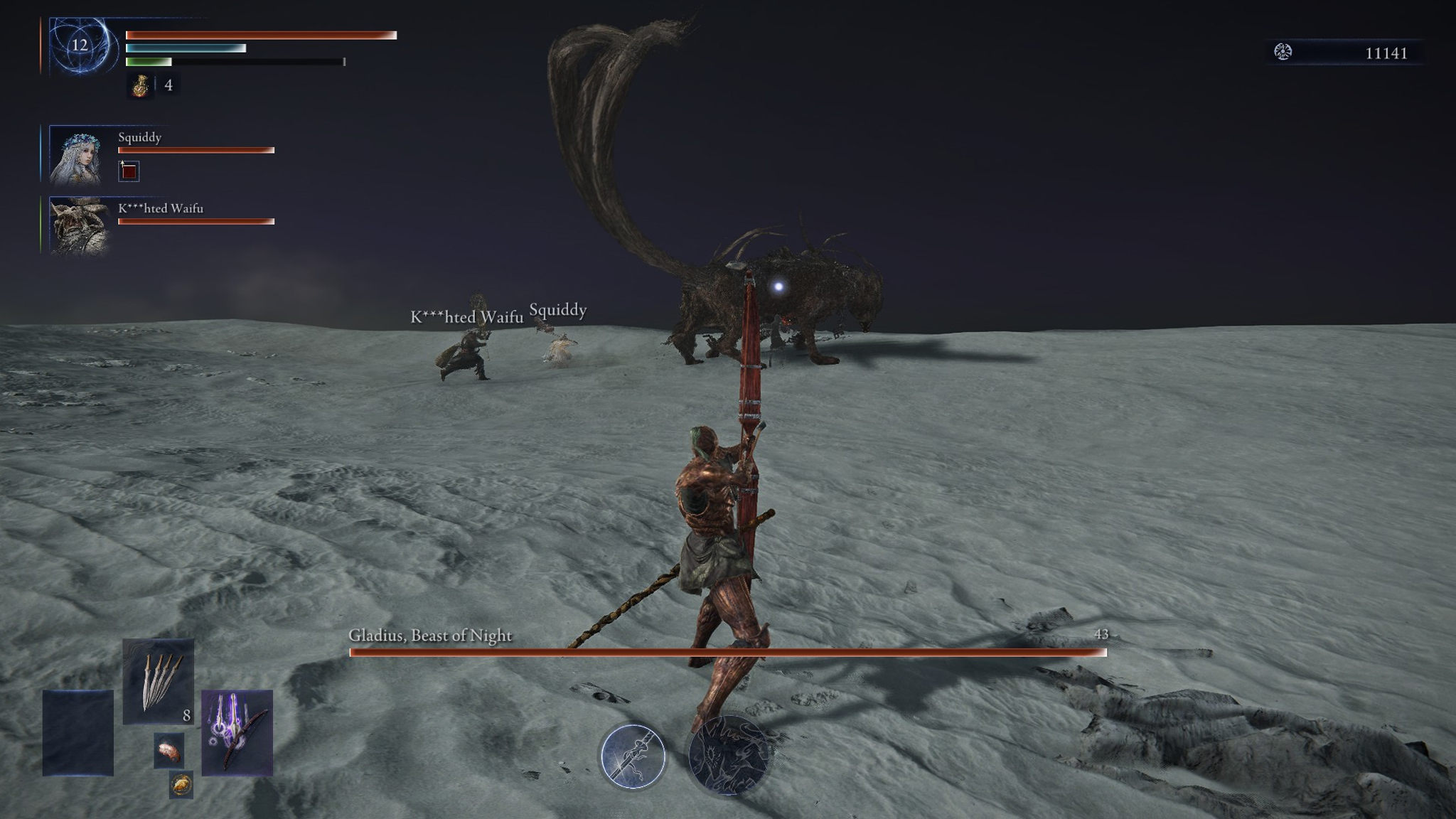The width and height of the screenshot is (1456, 819).
Task: Click the rune currency emblem near 11141
Action: tap(1282, 50)
